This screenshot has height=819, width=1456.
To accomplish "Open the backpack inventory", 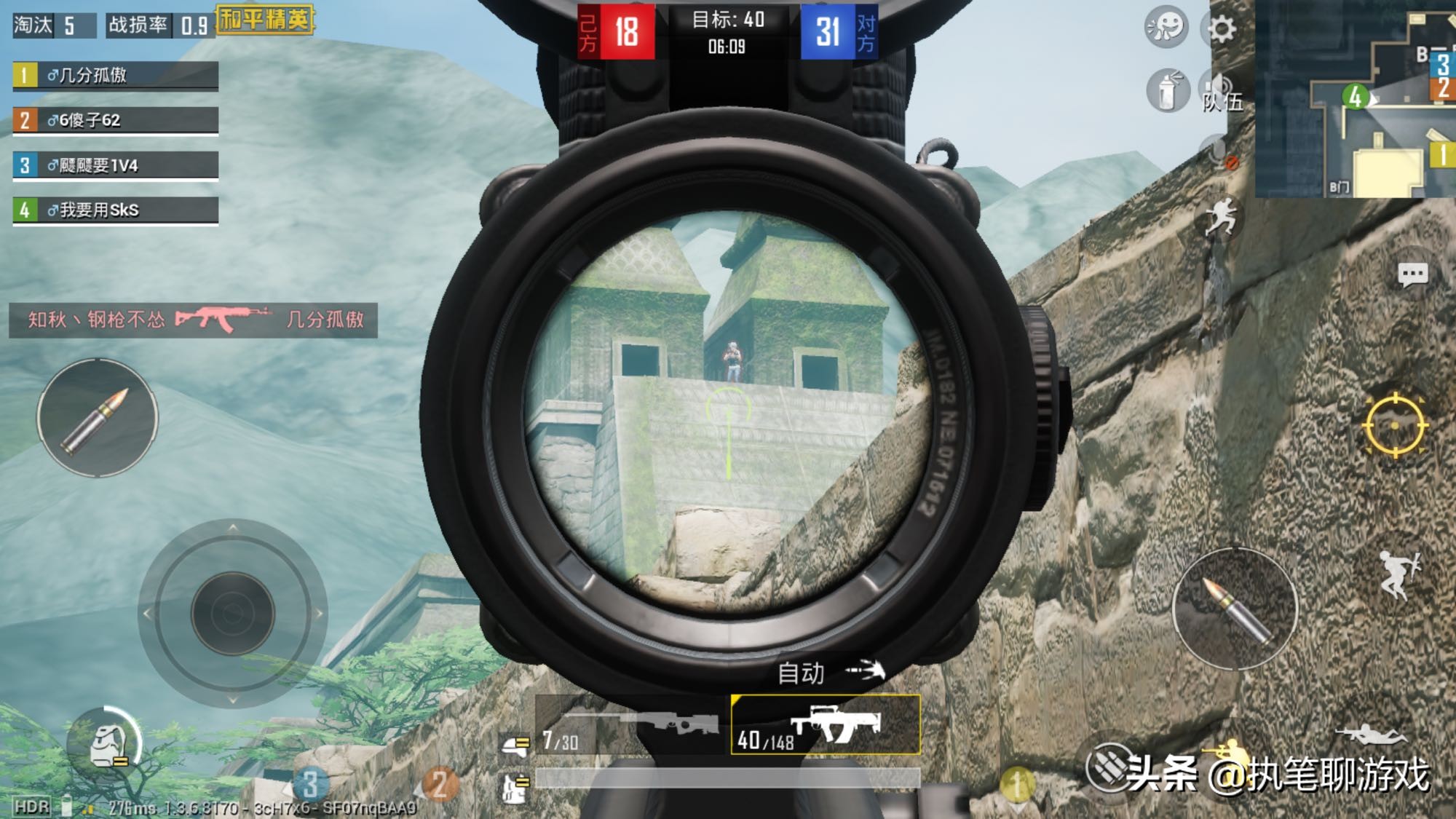I will [106, 746].
